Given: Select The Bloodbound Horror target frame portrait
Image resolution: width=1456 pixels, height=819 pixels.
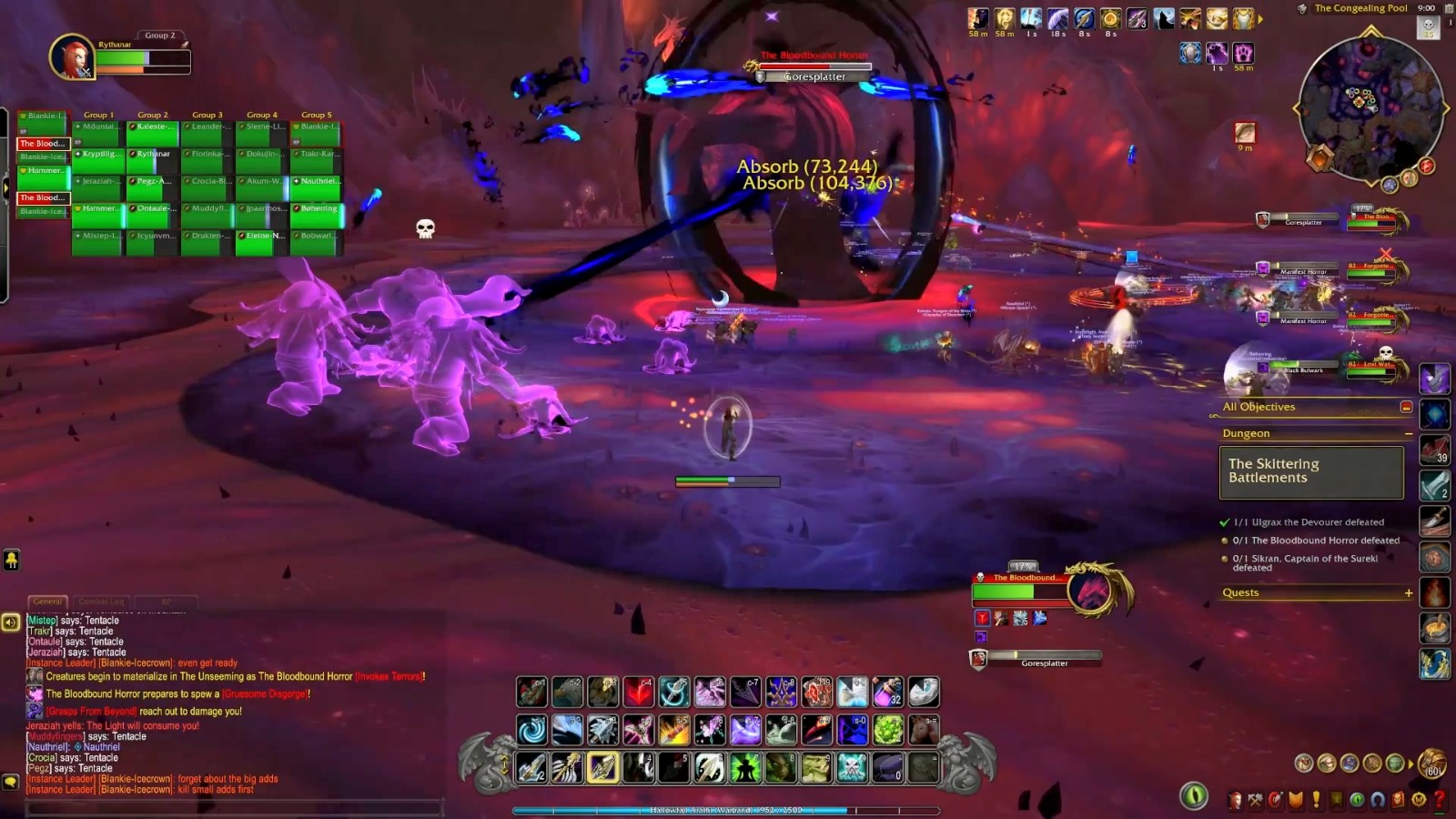Looking at the screenshot, I should (x=1090, y=591).
